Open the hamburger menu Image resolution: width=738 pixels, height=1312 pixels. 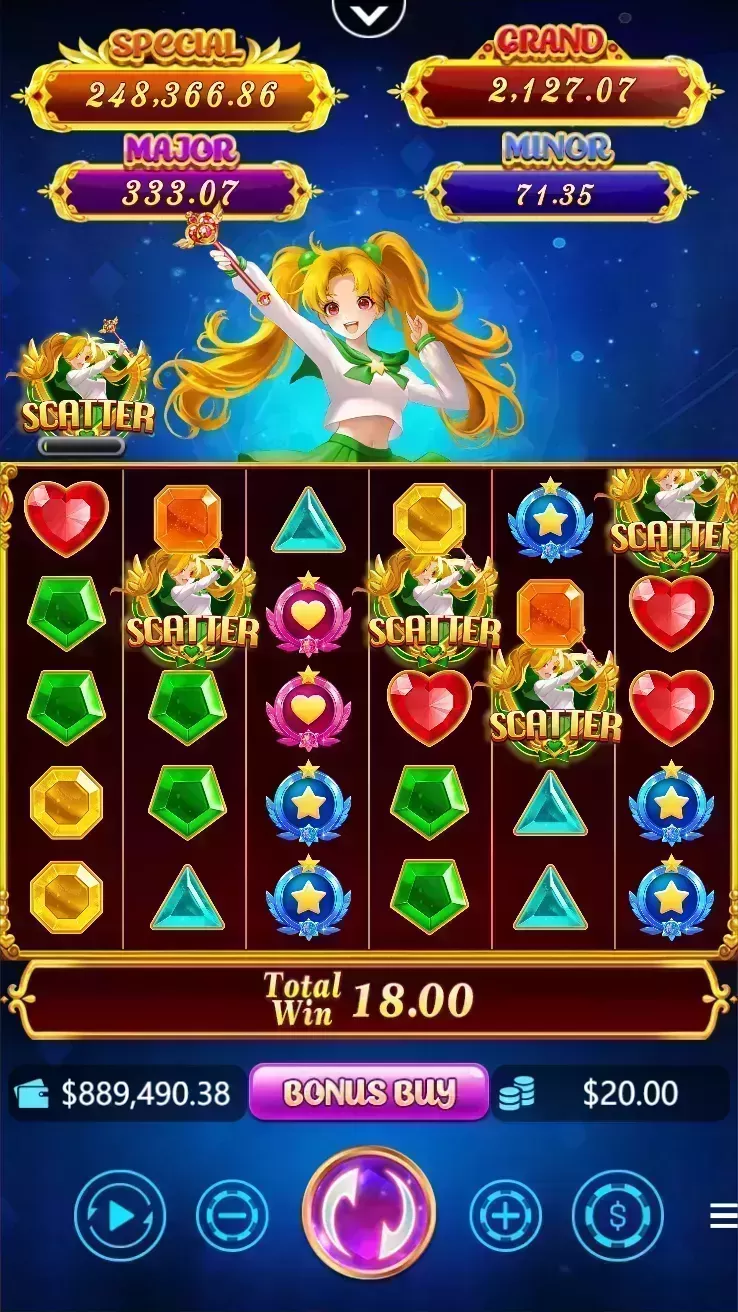(x=723, y=1215)
